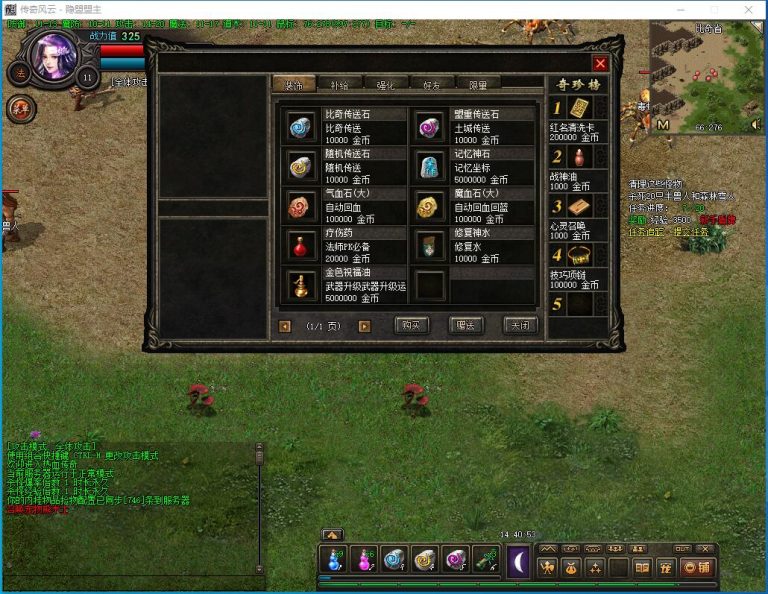
Task: Choose the 盟重传送石 teleport stone
Action: tap(430, 126)
